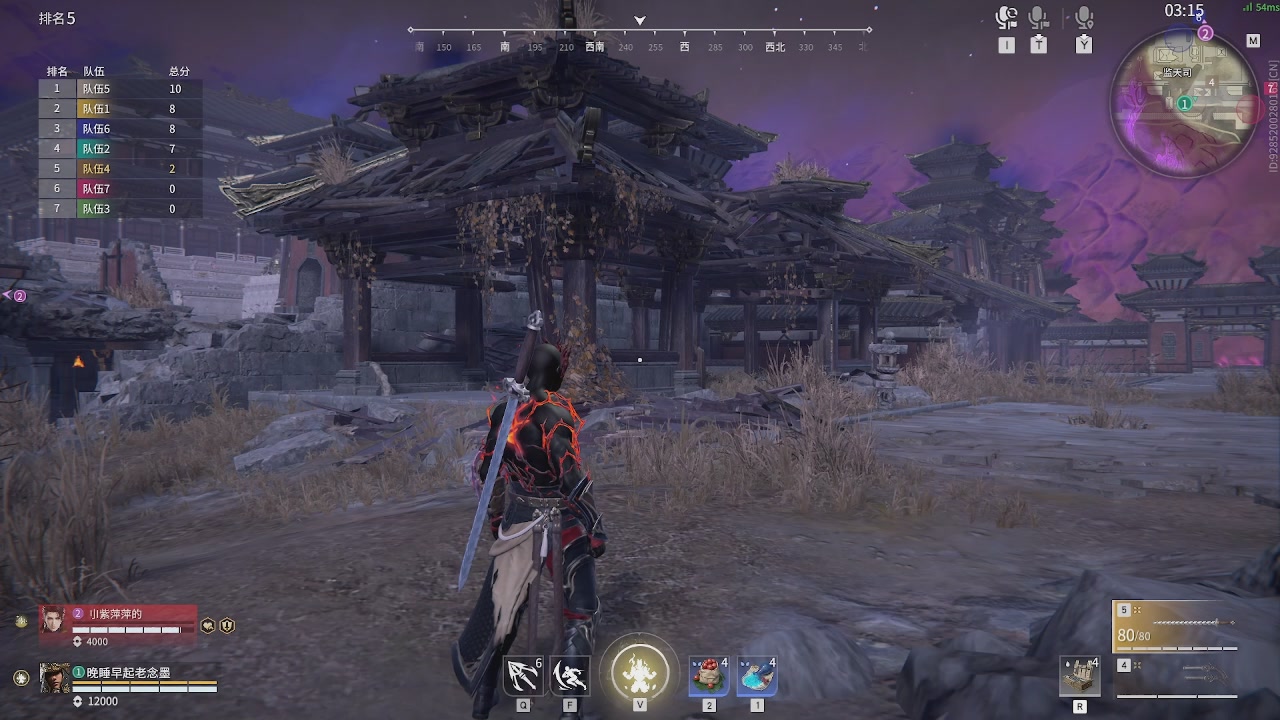This screenshot has width=1280, height=720.
Task: Toggle the nearby voice microphone icon
Action: coord(1084,18)
